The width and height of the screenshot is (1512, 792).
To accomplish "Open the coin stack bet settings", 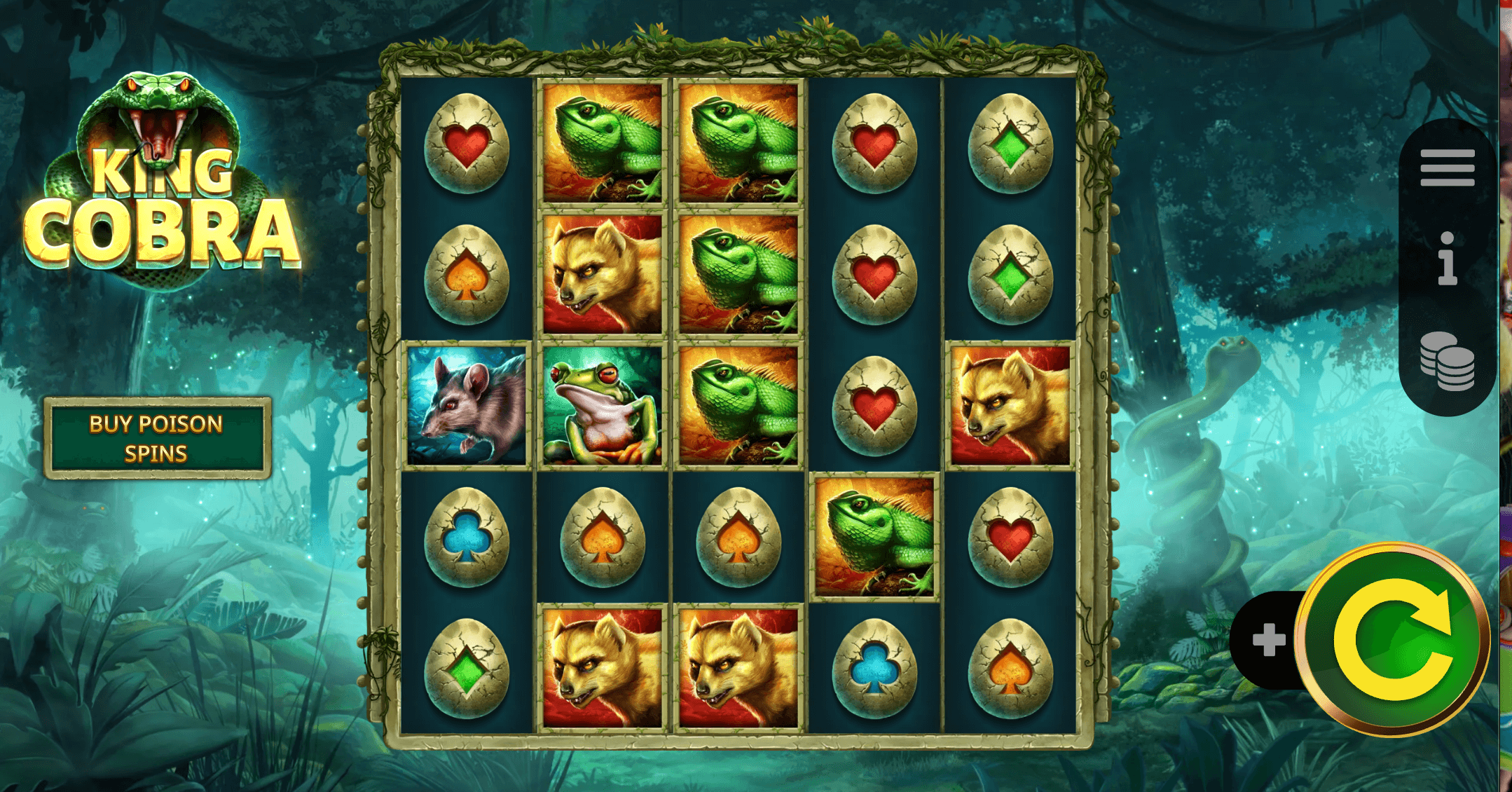I will (1447, 361).
